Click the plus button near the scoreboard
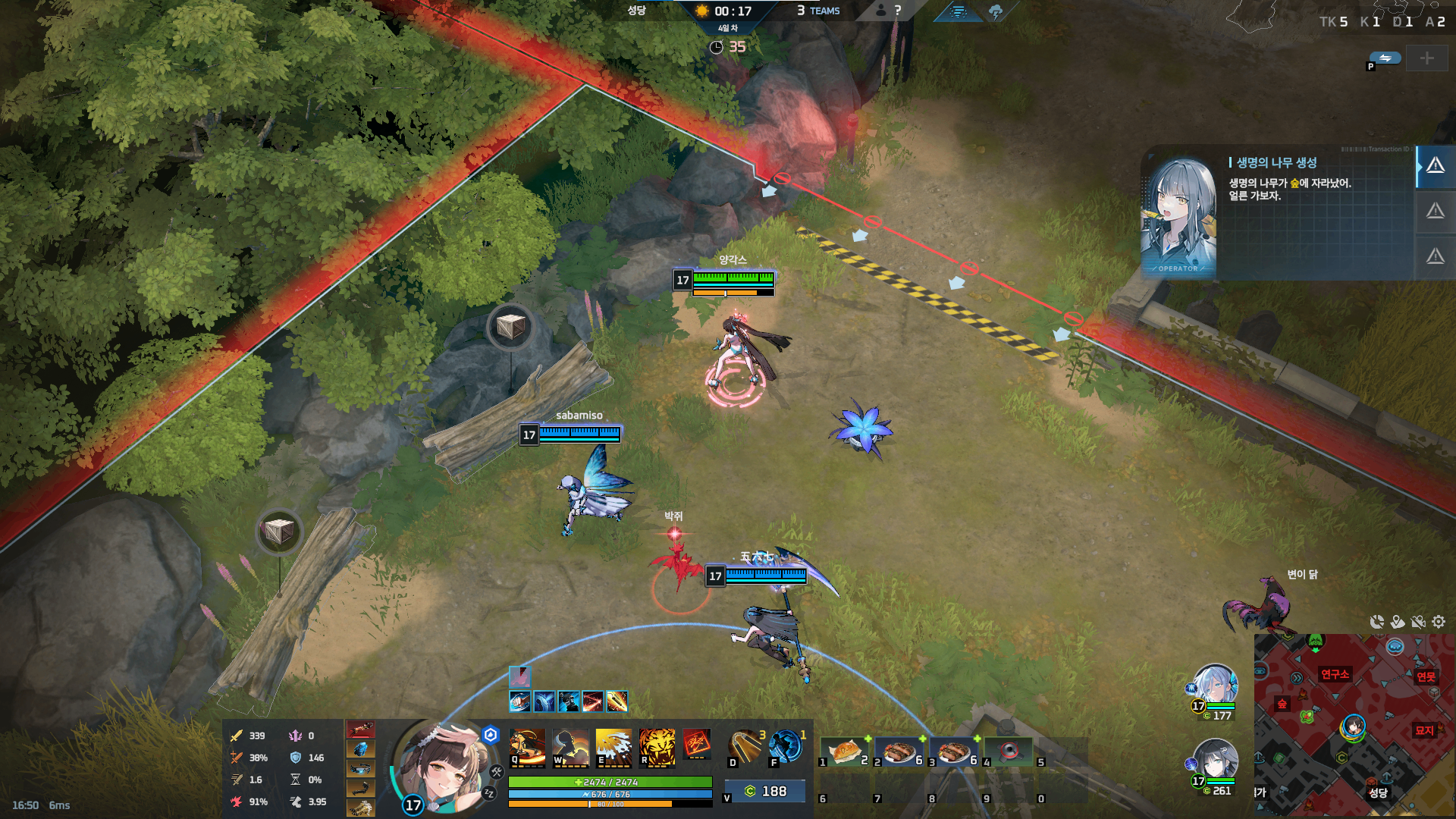 click(x=1426, y=58)
